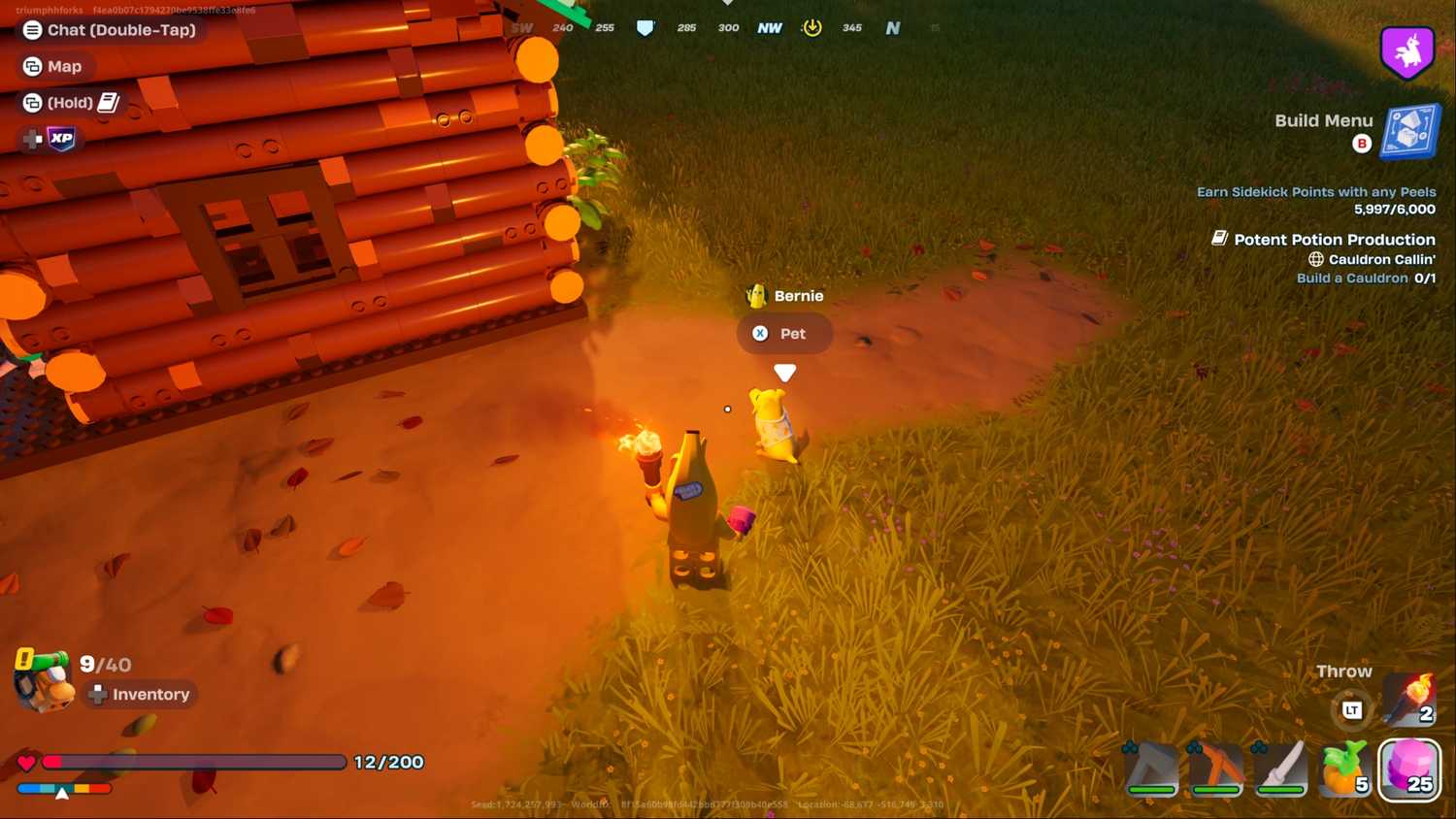Click the NW marker on the compass
This screenshot has height=819, width=1456.
click(x=769, y=27)
